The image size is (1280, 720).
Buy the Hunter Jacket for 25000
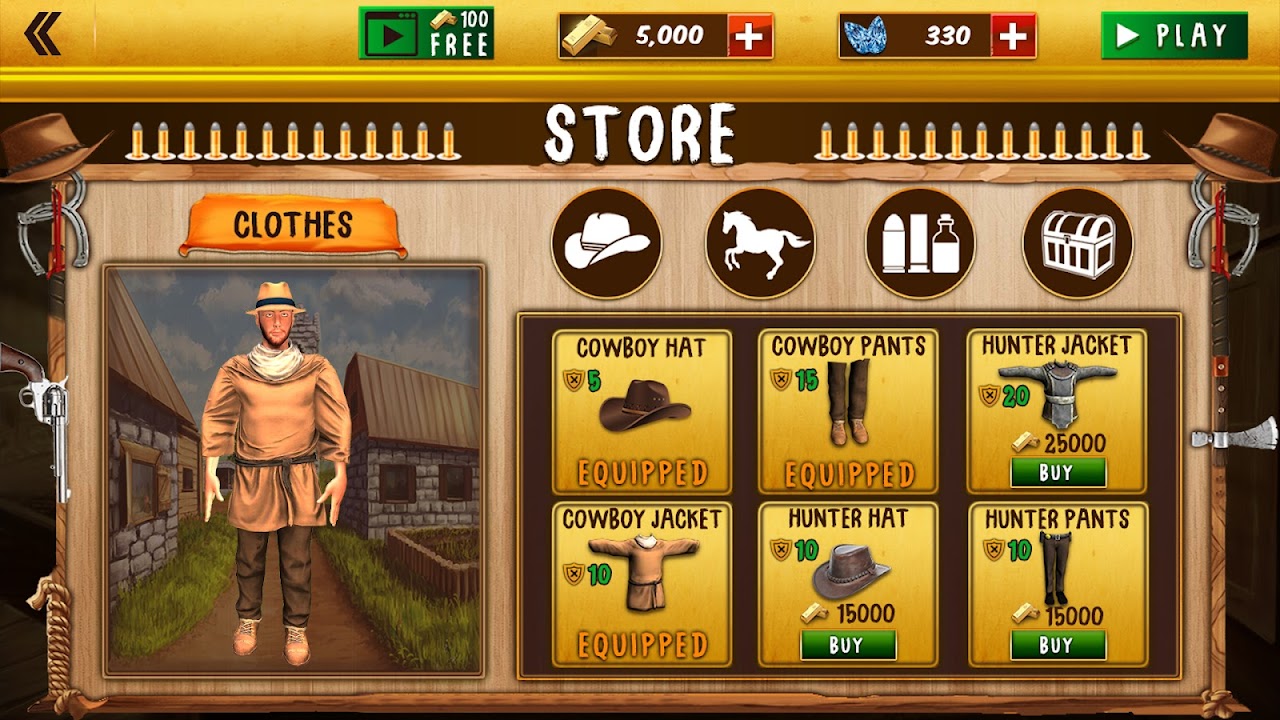click(1057, 473)
